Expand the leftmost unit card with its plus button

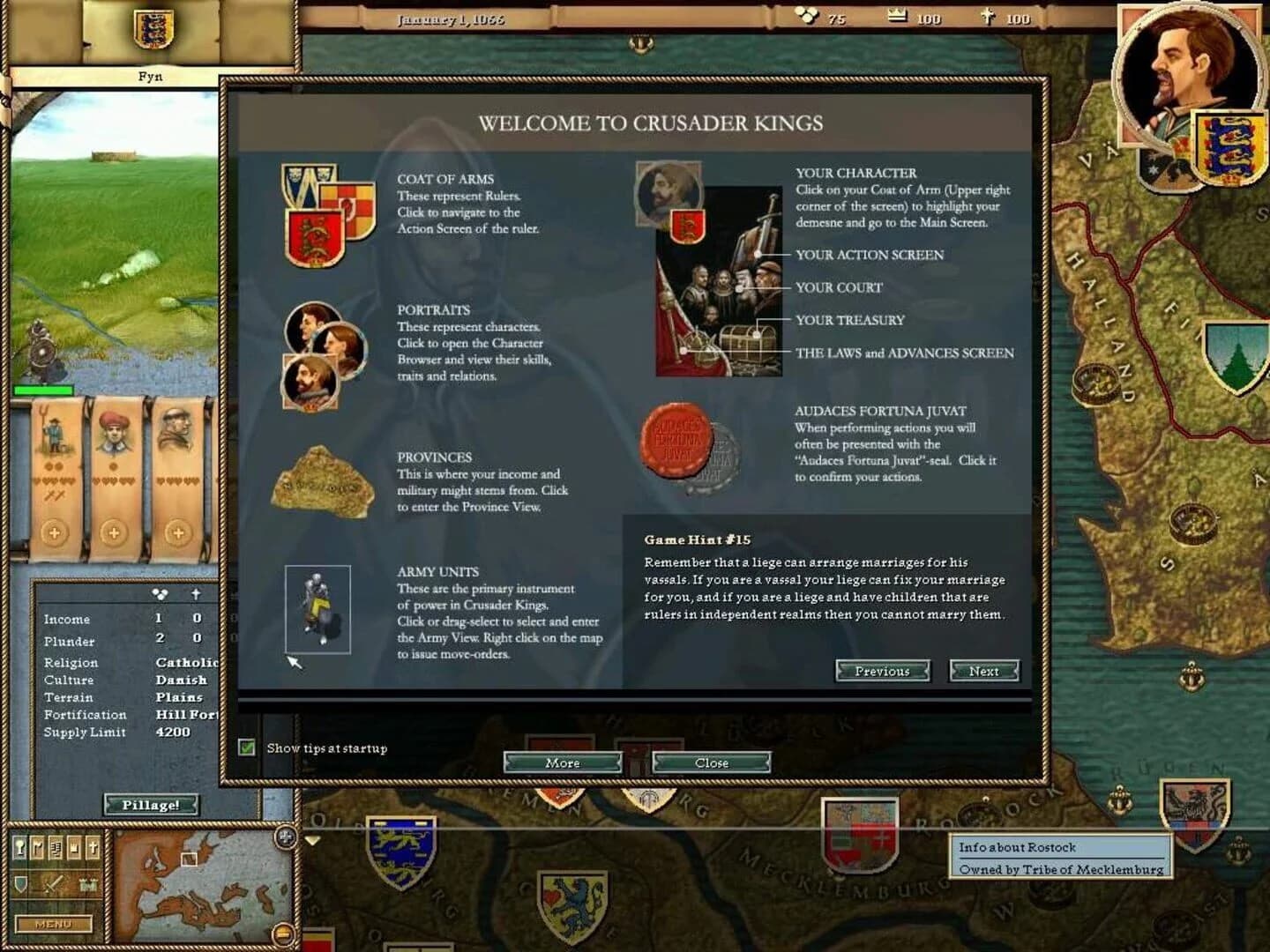pos(55,532)
